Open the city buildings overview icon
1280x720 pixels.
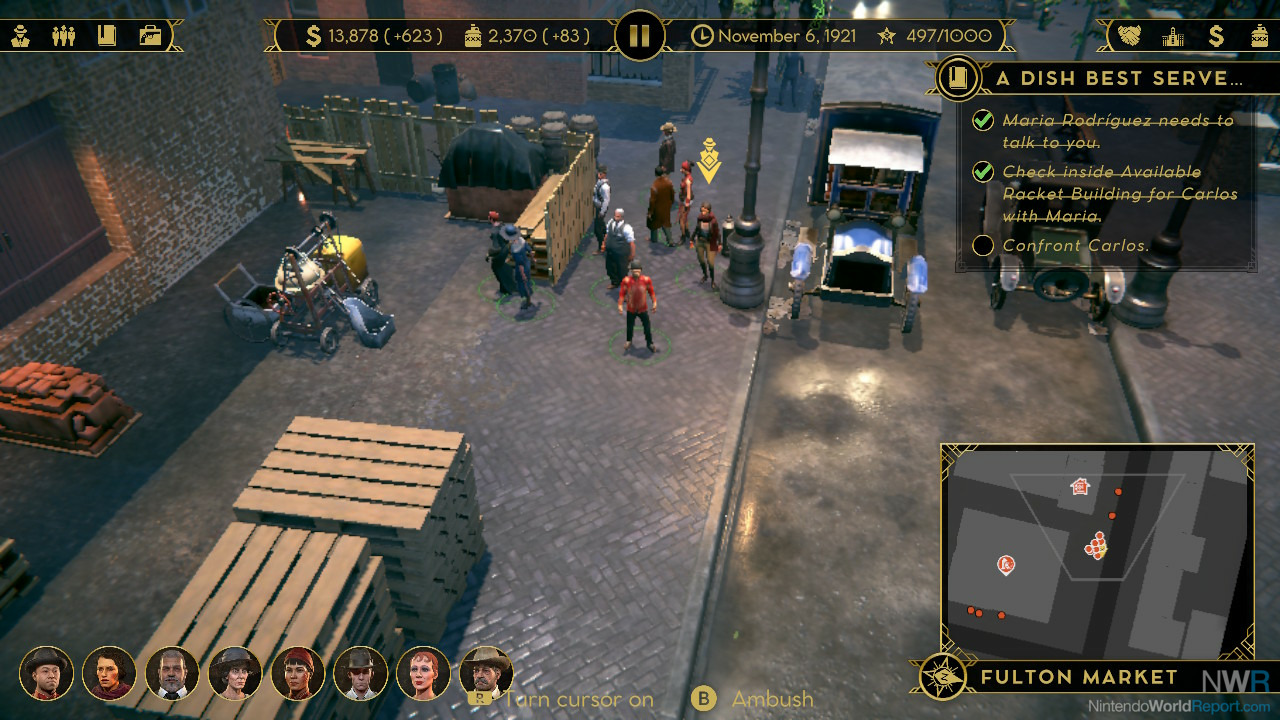[x=1173, y=37]
